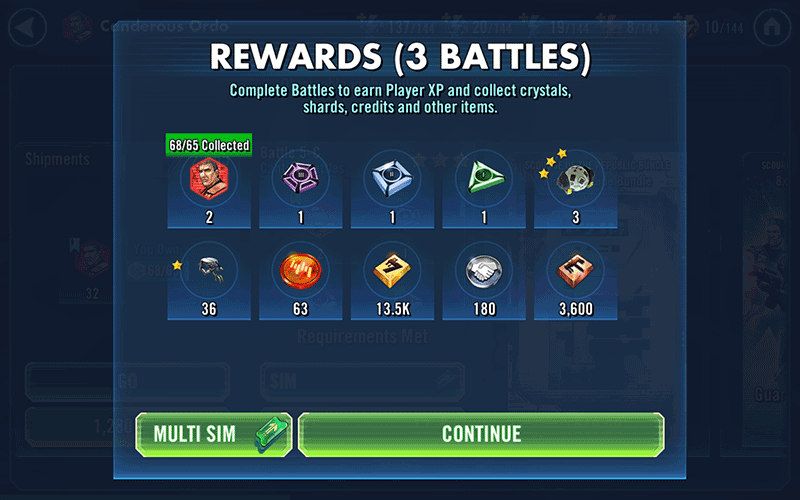Start a Multi Sim battle
This screenshot has height=500, width=800.
click(x=213, y=434)
